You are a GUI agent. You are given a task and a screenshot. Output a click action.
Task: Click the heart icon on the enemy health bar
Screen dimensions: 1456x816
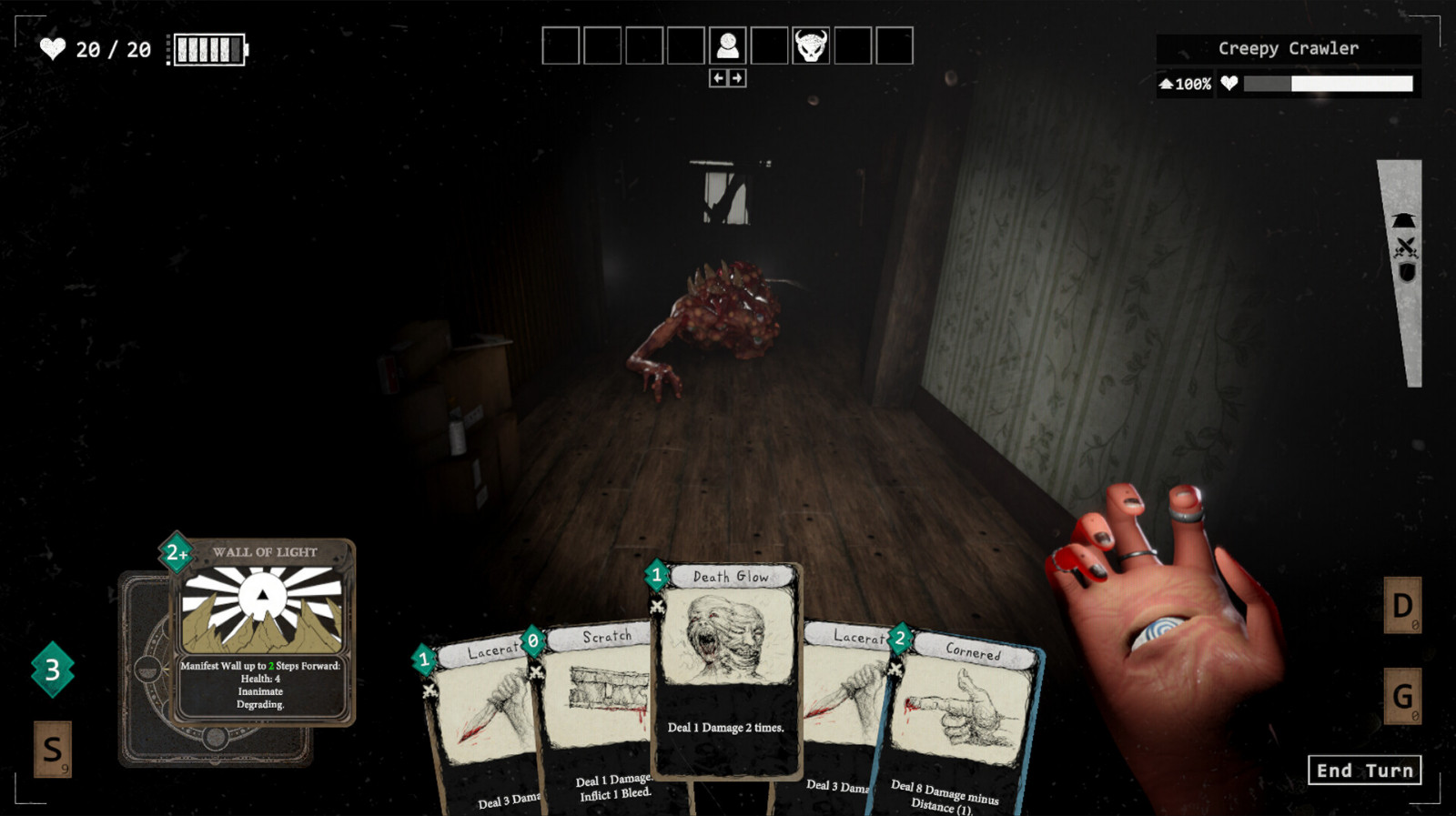(1231, 83)
